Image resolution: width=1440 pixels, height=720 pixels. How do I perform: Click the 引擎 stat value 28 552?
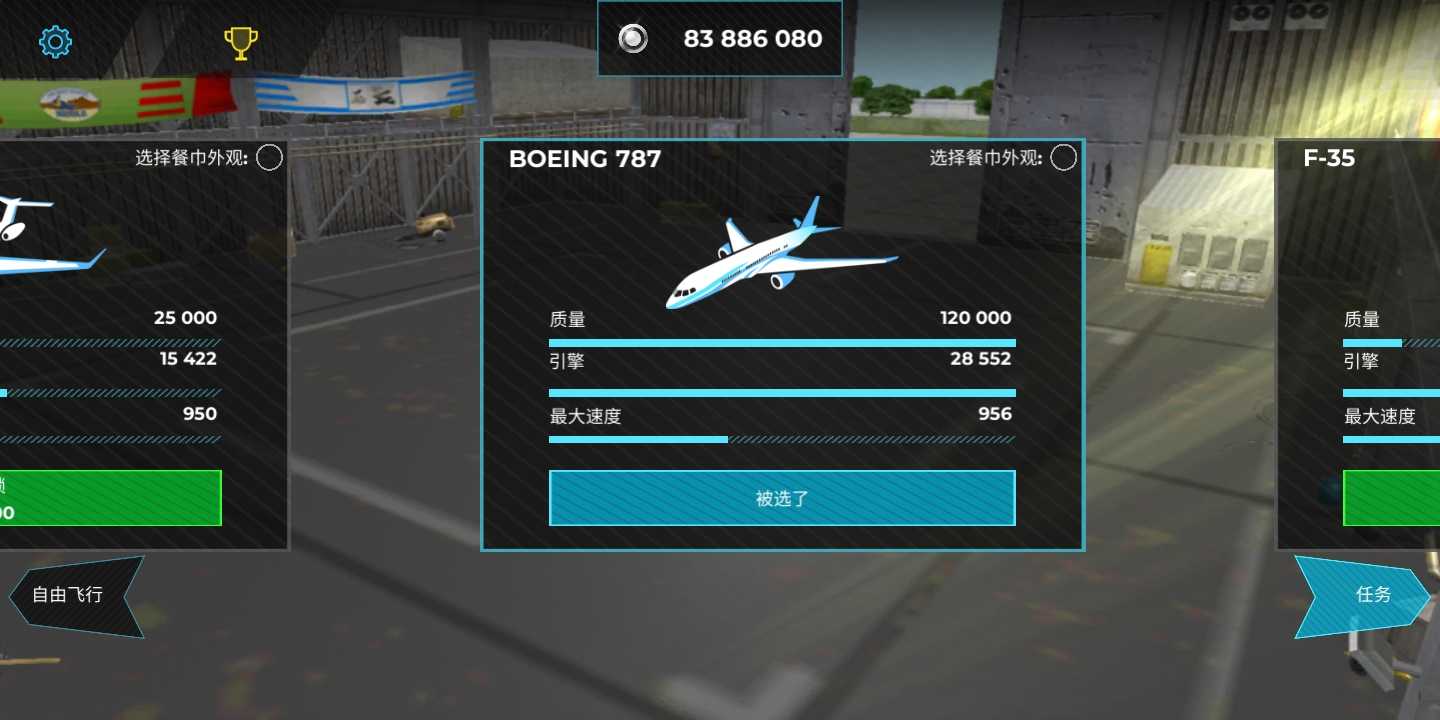[979, 359]
